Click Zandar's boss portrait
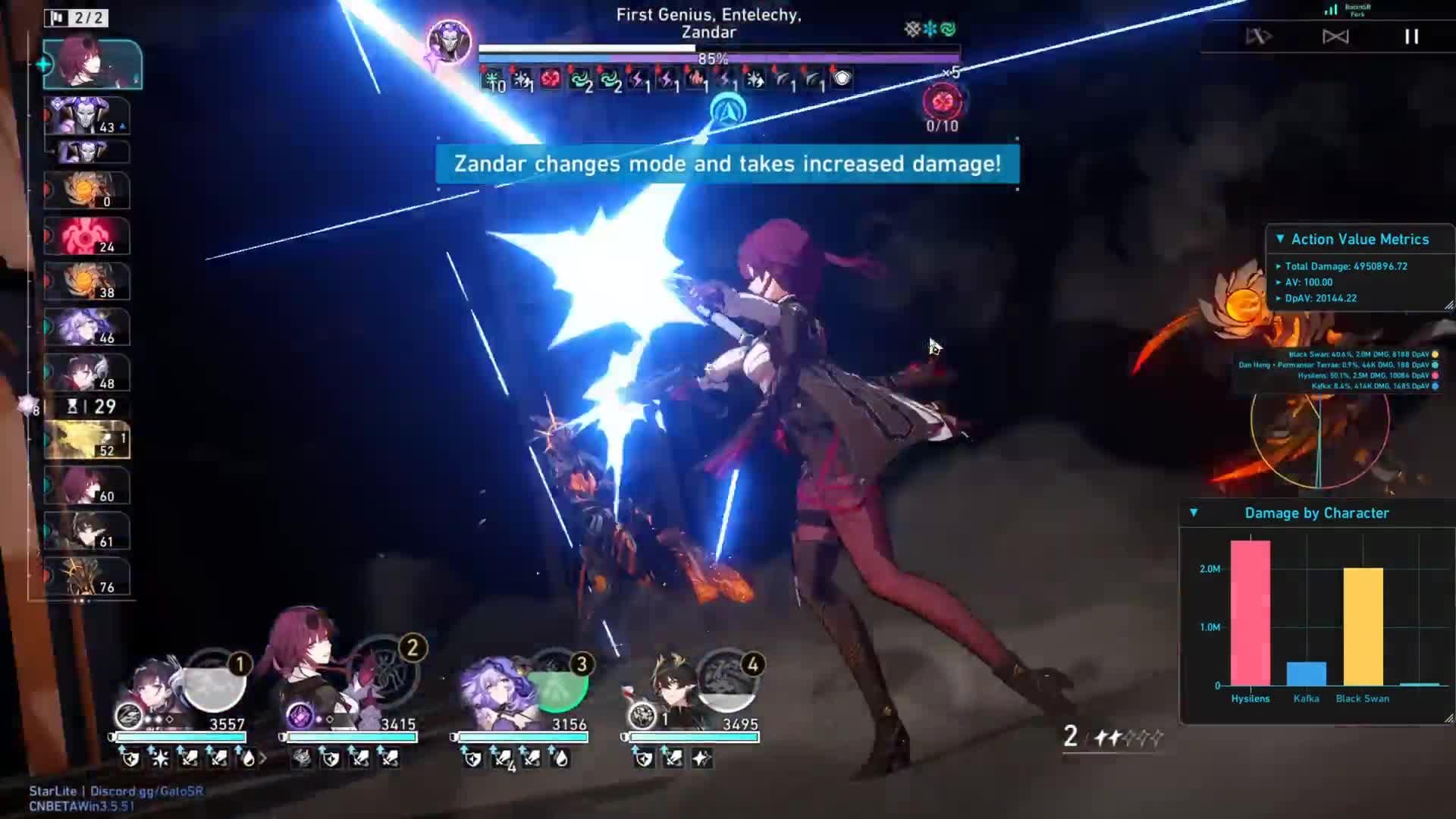1456x819 pixels. pos(449,42)
